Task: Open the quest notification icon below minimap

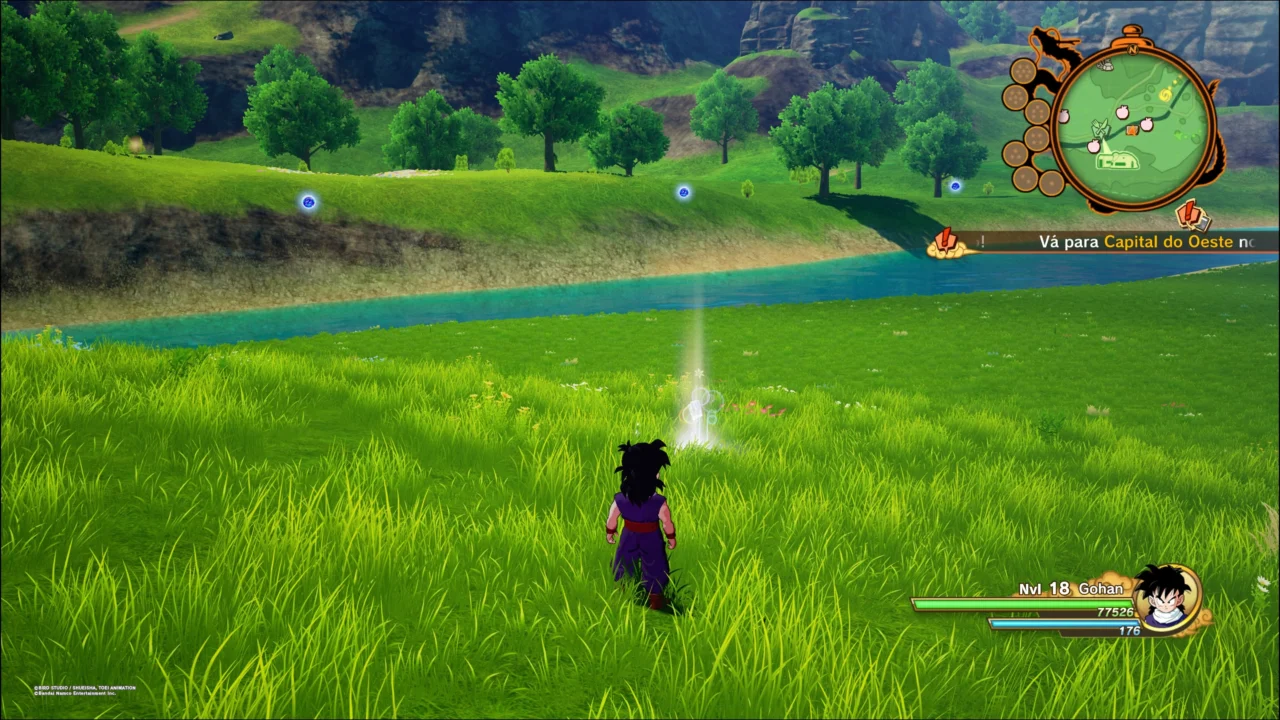Action: pos(1193,215)
